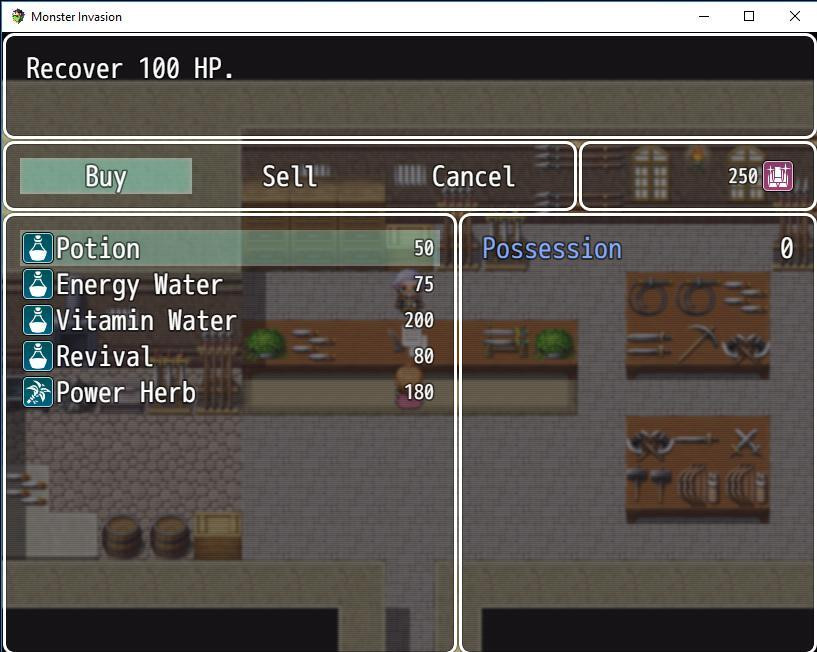
Task: Pick the Vitamin Water item
Action: tap(230, 321)
